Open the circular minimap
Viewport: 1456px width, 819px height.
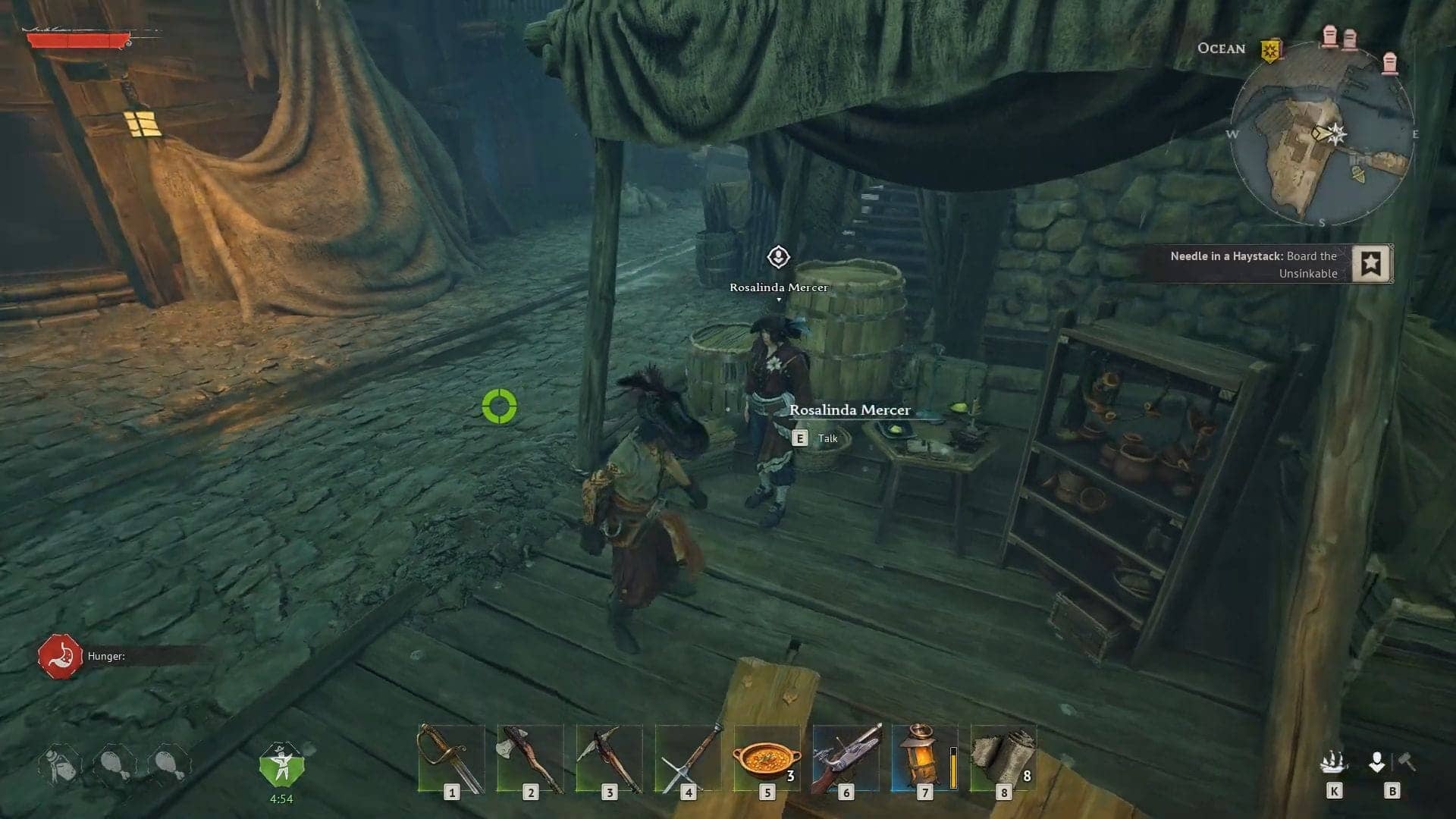pos(1322,134)
